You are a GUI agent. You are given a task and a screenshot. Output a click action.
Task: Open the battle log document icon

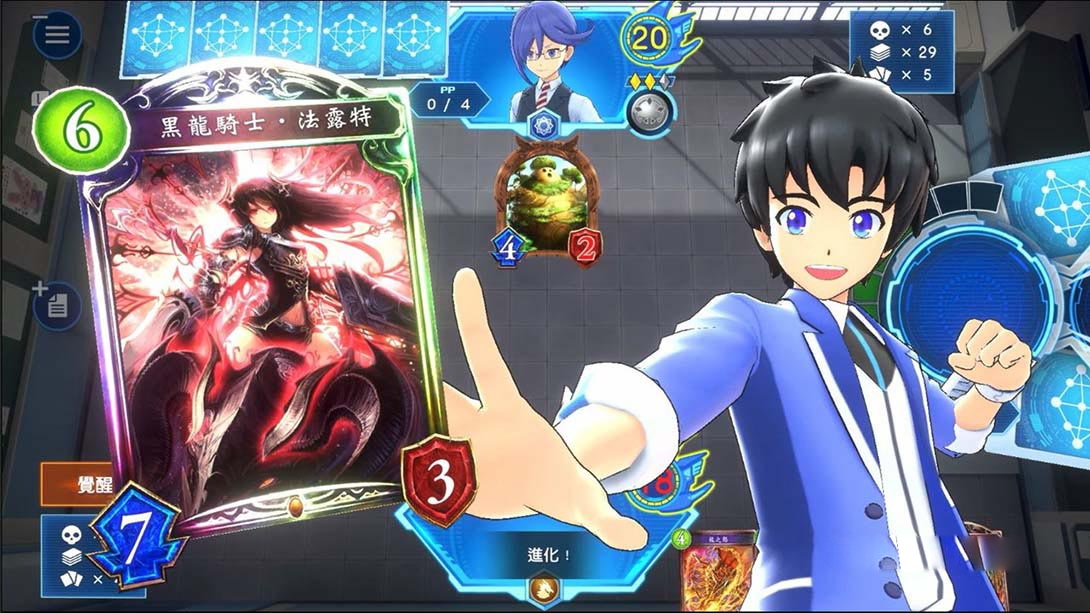coord(57,305)
